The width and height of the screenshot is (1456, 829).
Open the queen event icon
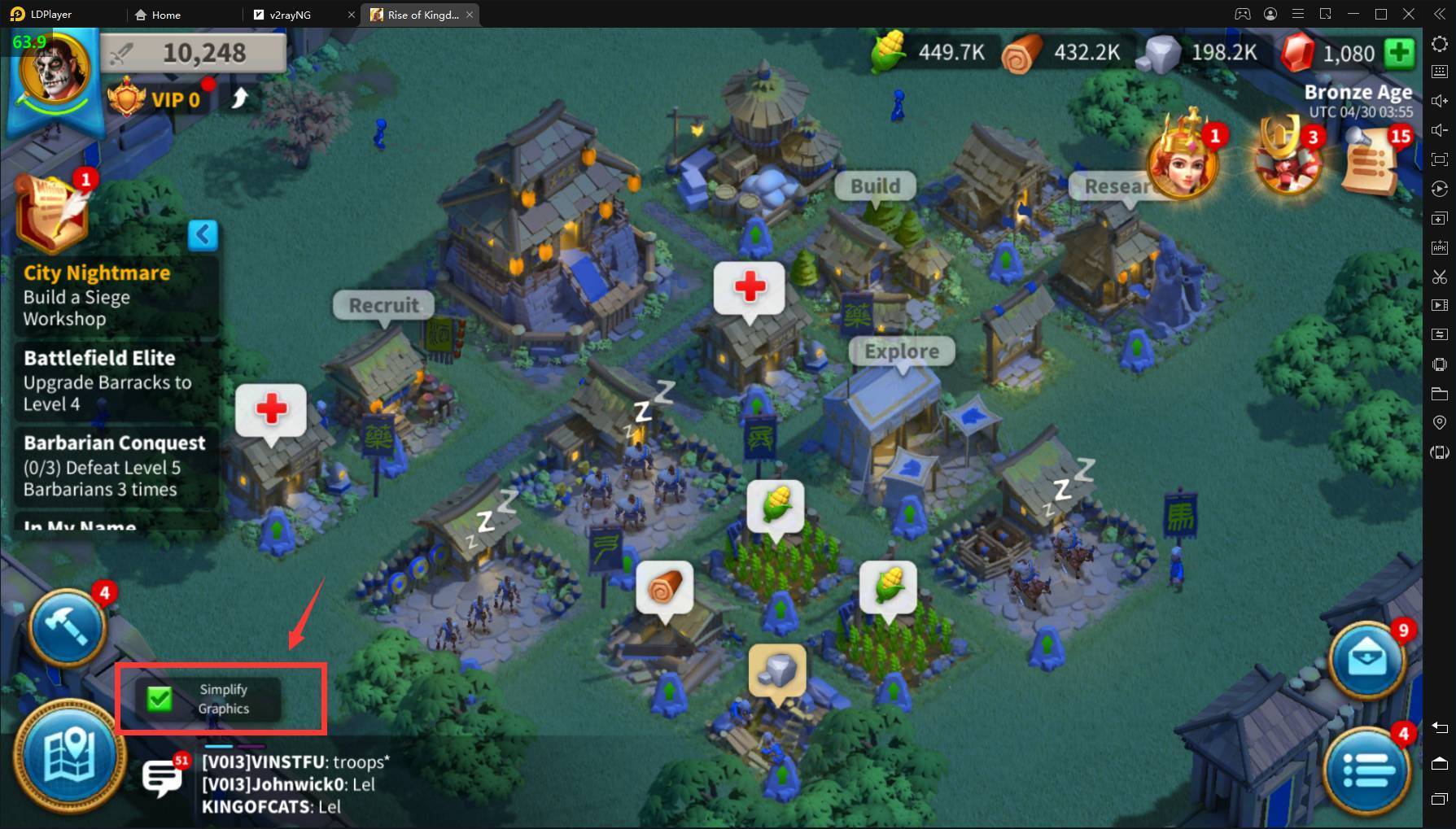(x=1182, y=159)
